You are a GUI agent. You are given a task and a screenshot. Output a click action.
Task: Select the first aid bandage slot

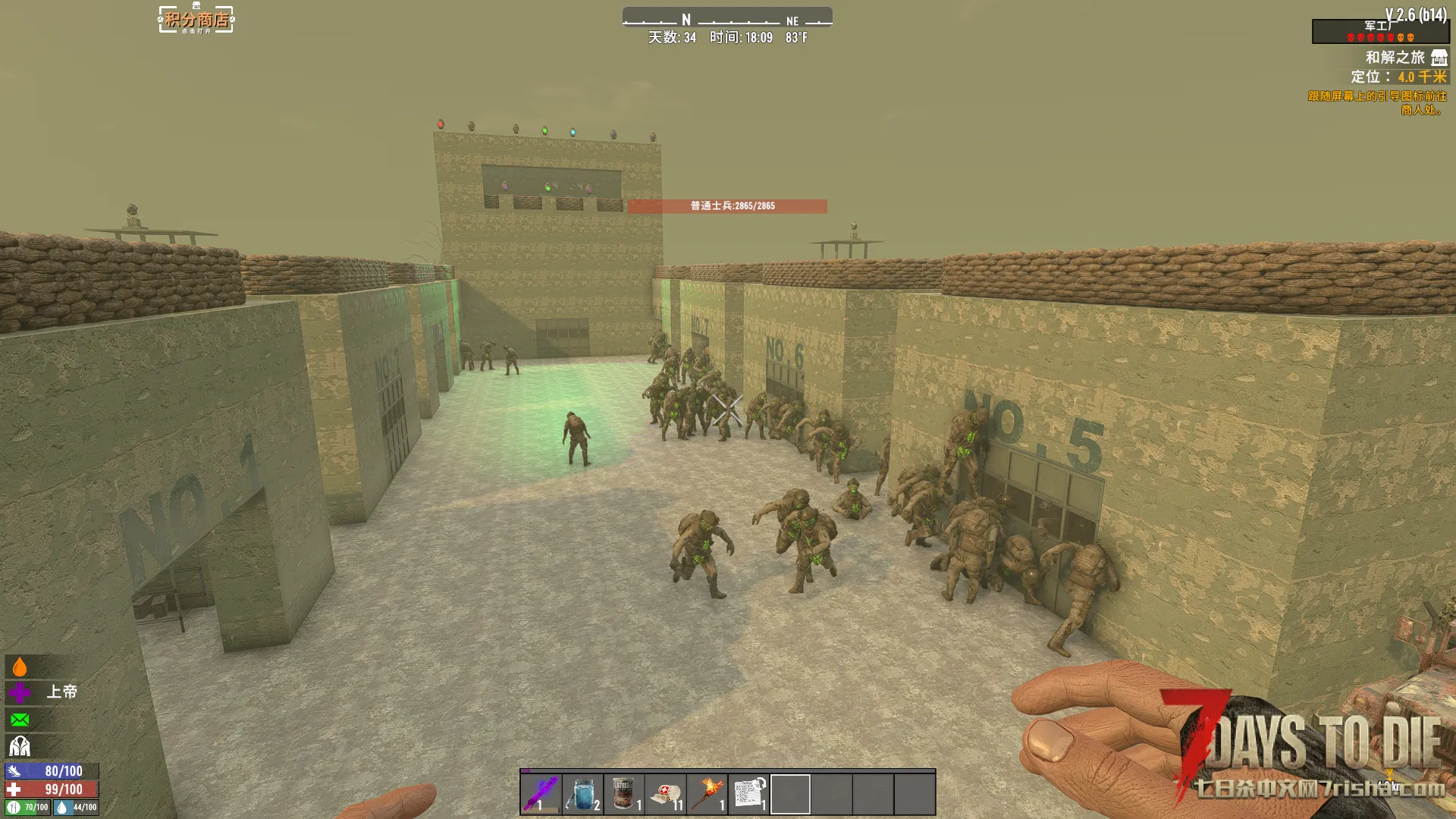point(666,793)
